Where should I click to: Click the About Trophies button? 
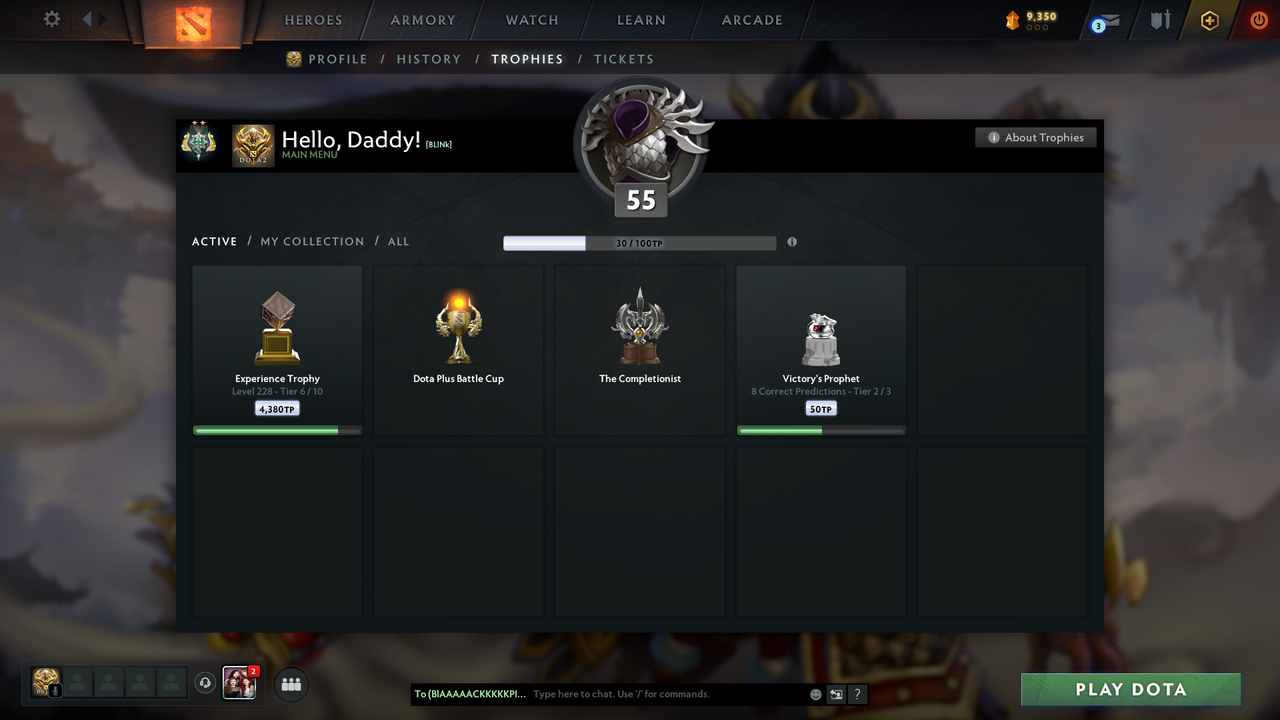tap(1036, 137)
